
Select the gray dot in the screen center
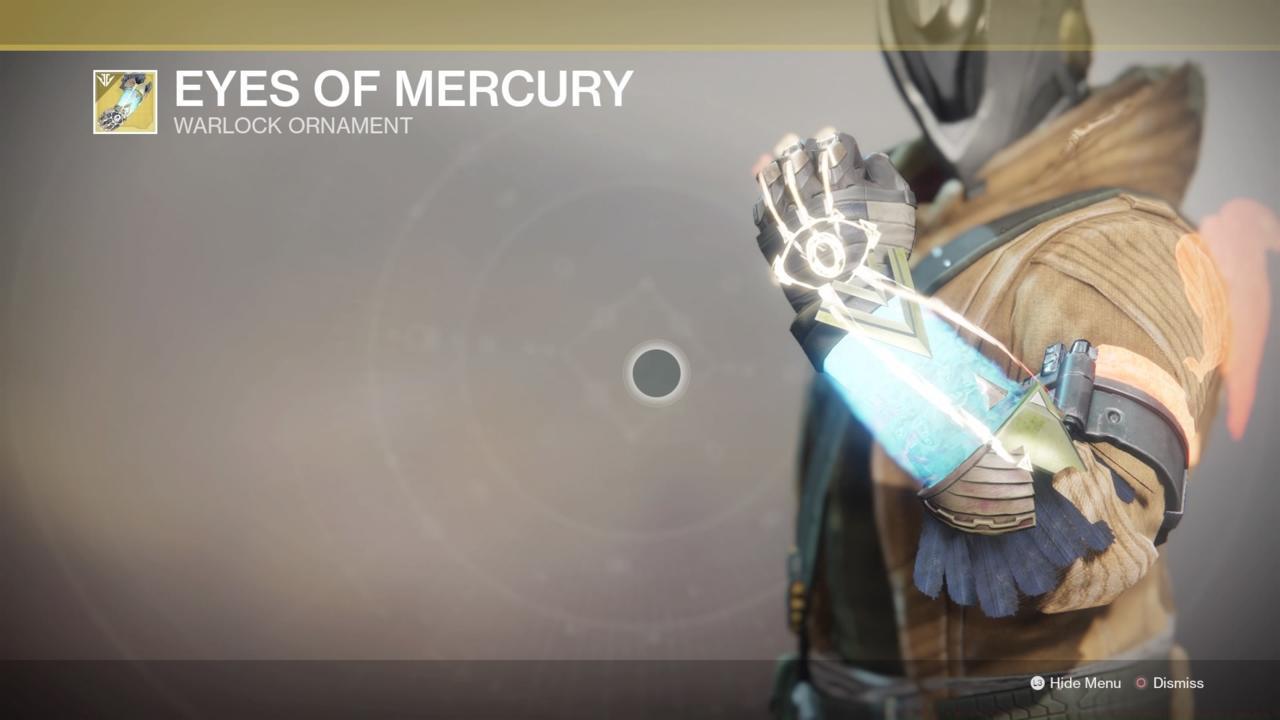[x=656, y=373]
